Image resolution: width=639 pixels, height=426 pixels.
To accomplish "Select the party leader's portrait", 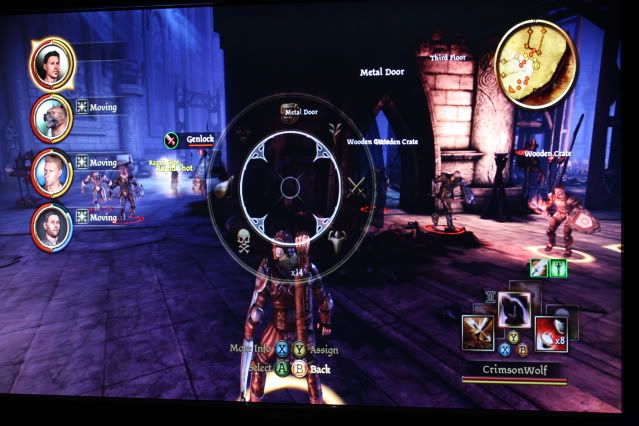I will pyautogui.click(x=50, y=65).
